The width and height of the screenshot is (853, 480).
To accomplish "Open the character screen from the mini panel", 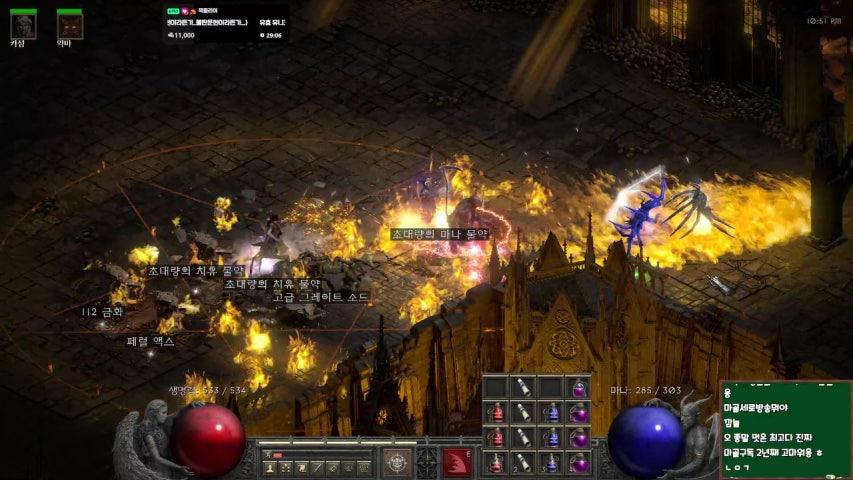I will coord(268,467).
